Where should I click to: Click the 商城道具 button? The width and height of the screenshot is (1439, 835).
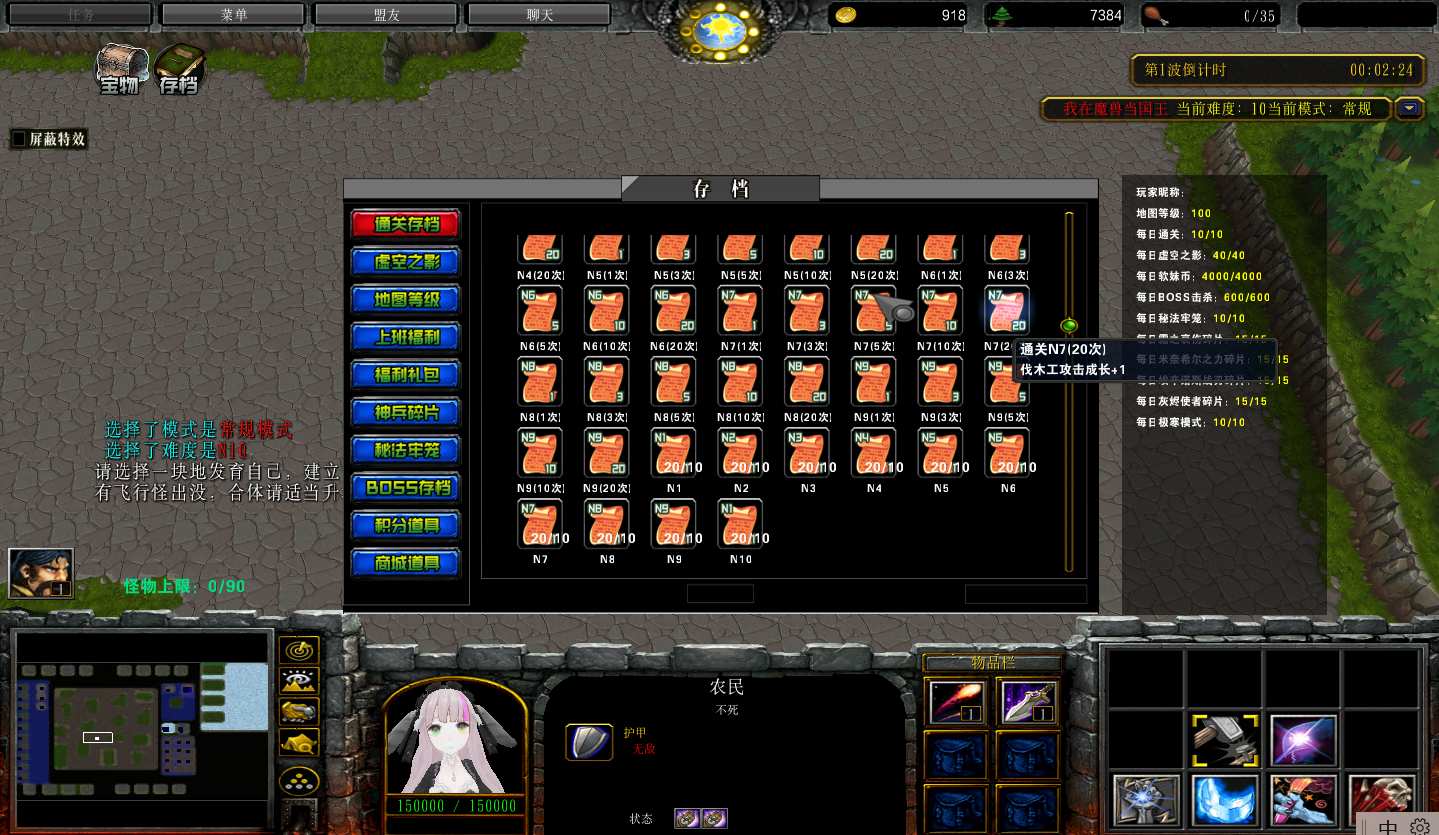pyautogui.click(x=405, y=563)
